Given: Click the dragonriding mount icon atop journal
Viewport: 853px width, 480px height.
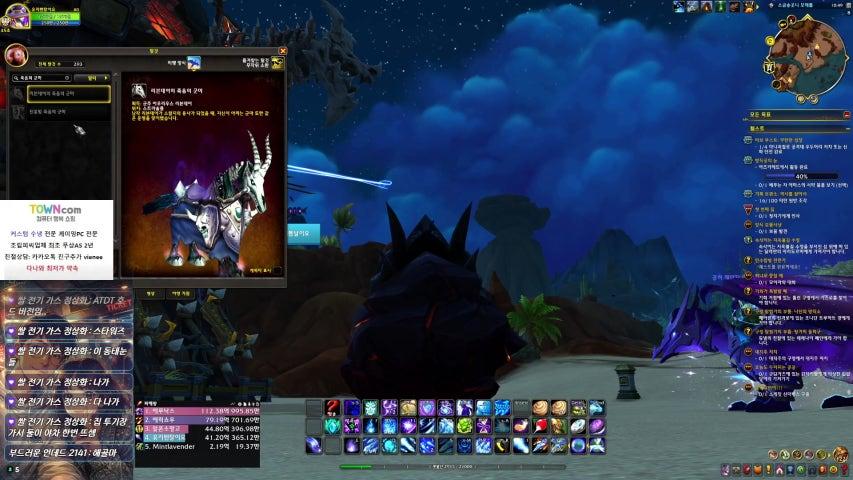Looking at the screenshot, I should [194, 63].
